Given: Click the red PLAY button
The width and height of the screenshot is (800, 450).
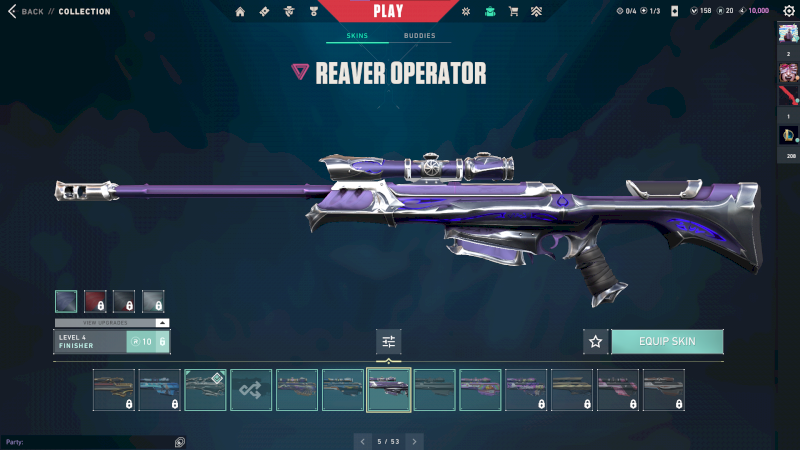Looking at the screenshot, I should pos(389,11).
